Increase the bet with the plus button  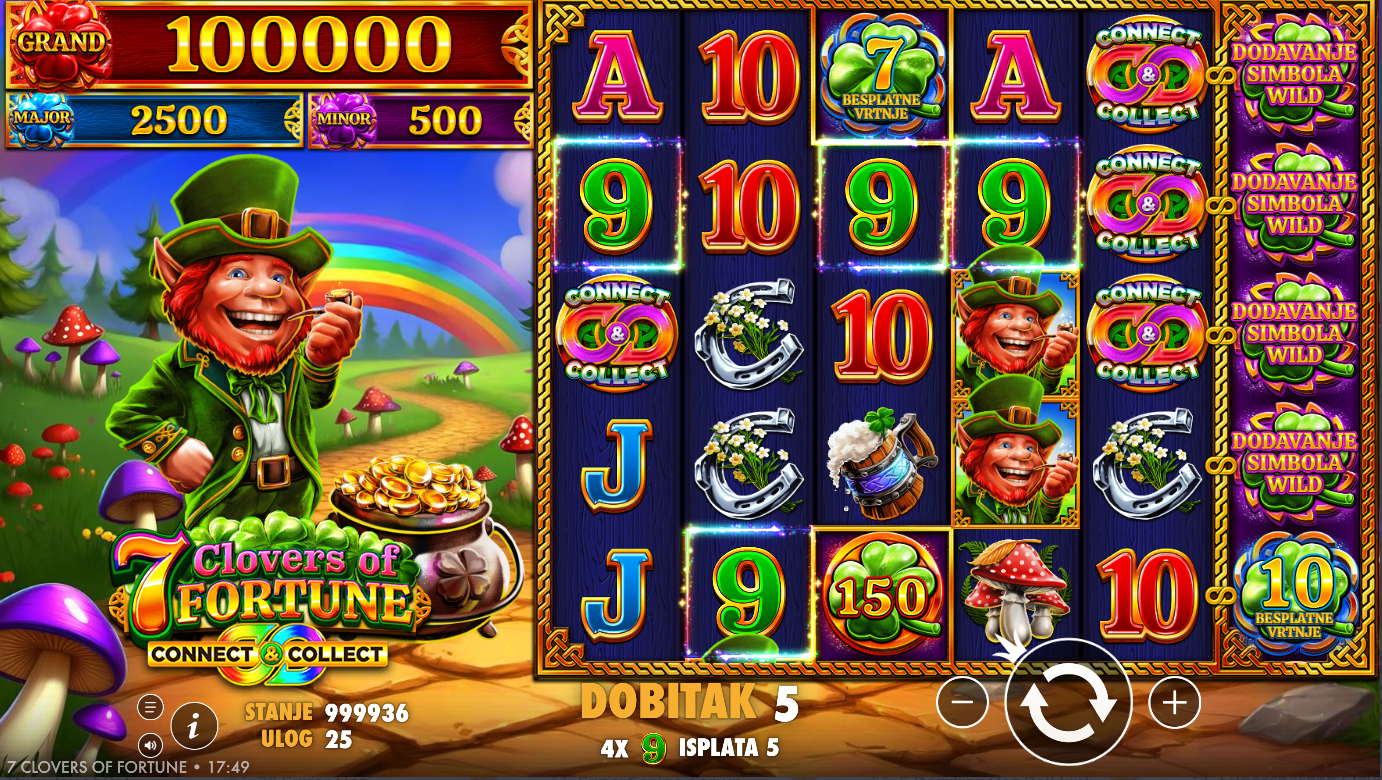pos(1174,703)
